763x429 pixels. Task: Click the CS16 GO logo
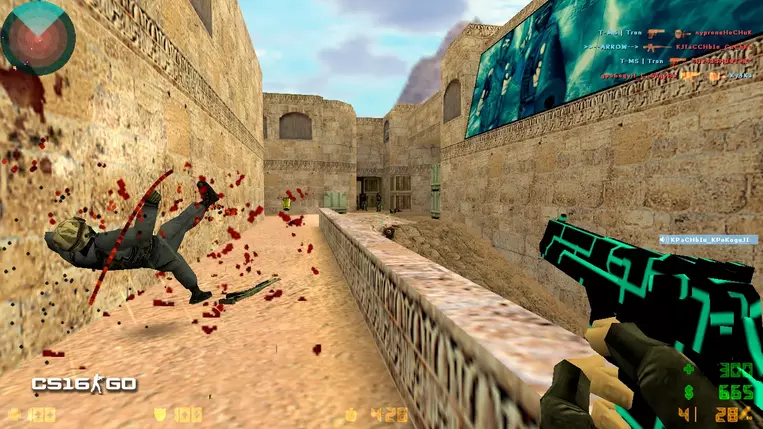point(84,384)
